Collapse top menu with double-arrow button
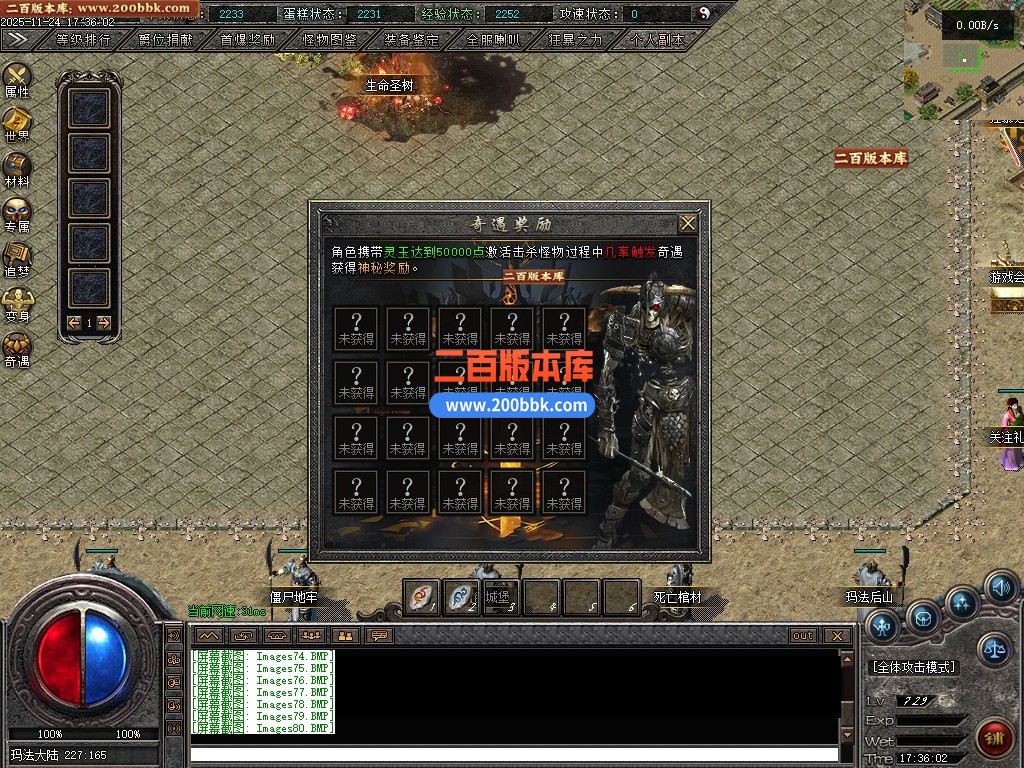This screenshot has height=768, width=1024. click(x=17, y=39)
